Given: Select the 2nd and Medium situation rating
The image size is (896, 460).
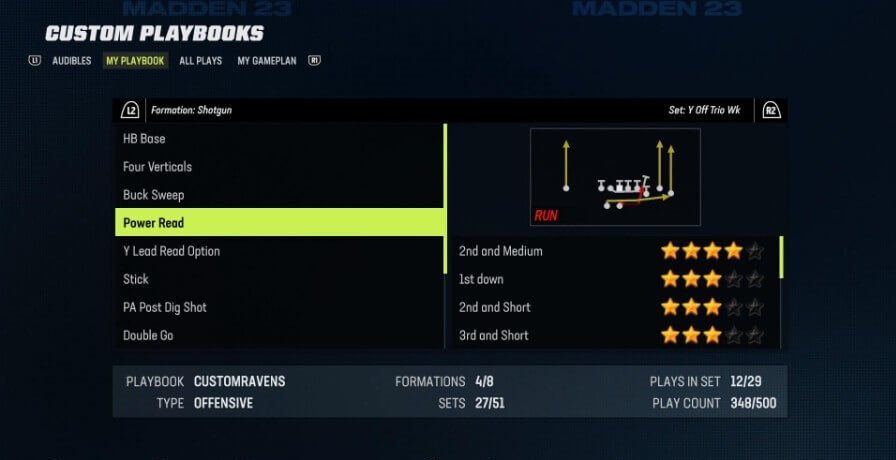Looking at the screenshot, I should 612,251.
